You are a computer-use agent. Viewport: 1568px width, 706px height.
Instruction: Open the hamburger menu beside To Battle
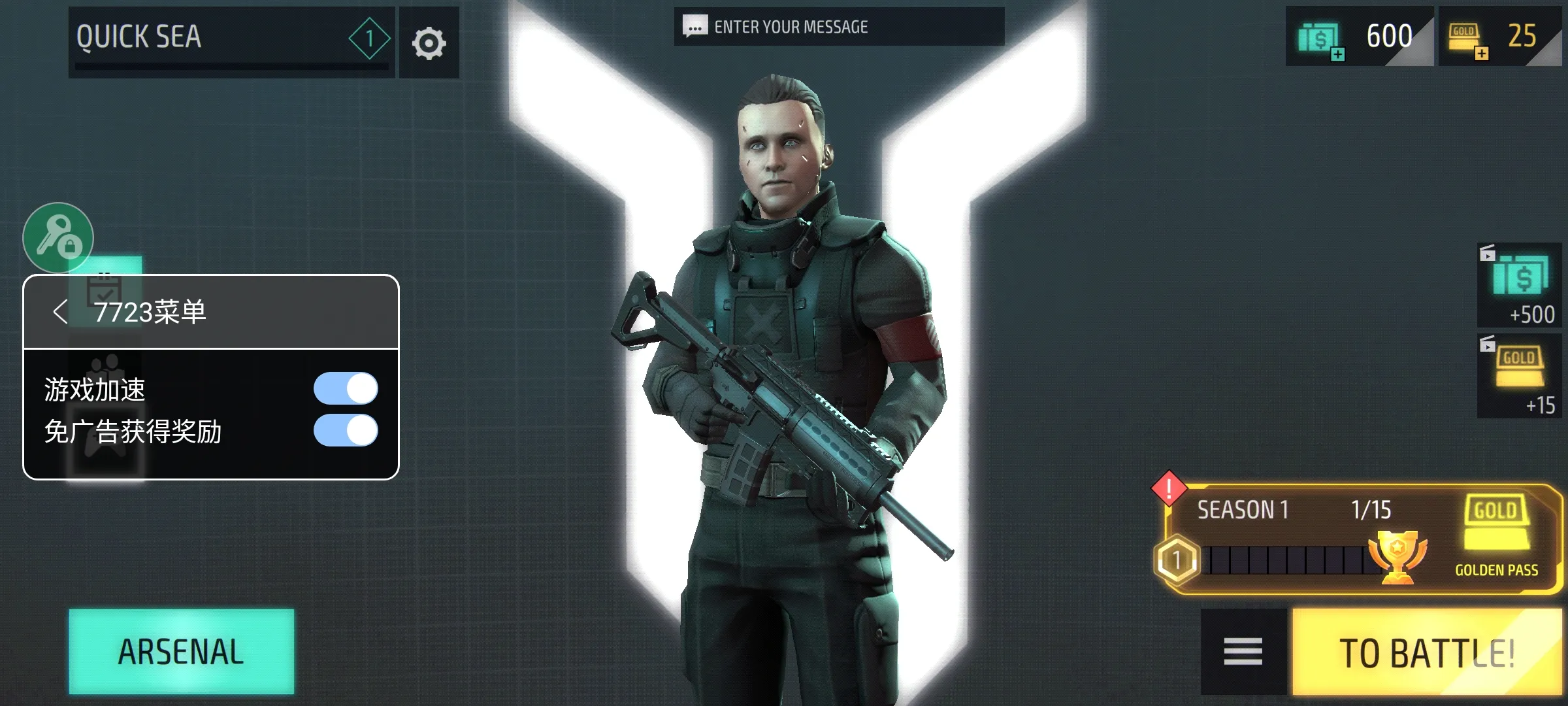click(x=1243, y=652)
